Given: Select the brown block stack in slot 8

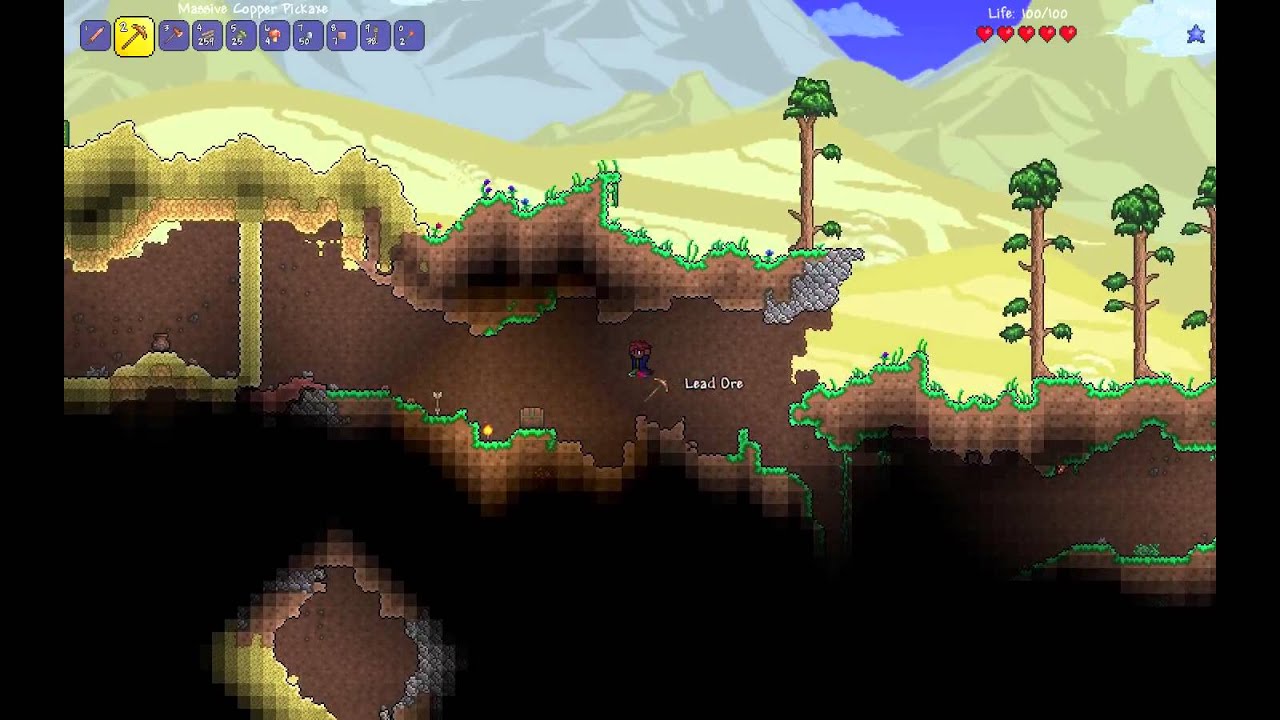Looking at the screenshot, I should (x=341, y=36).
